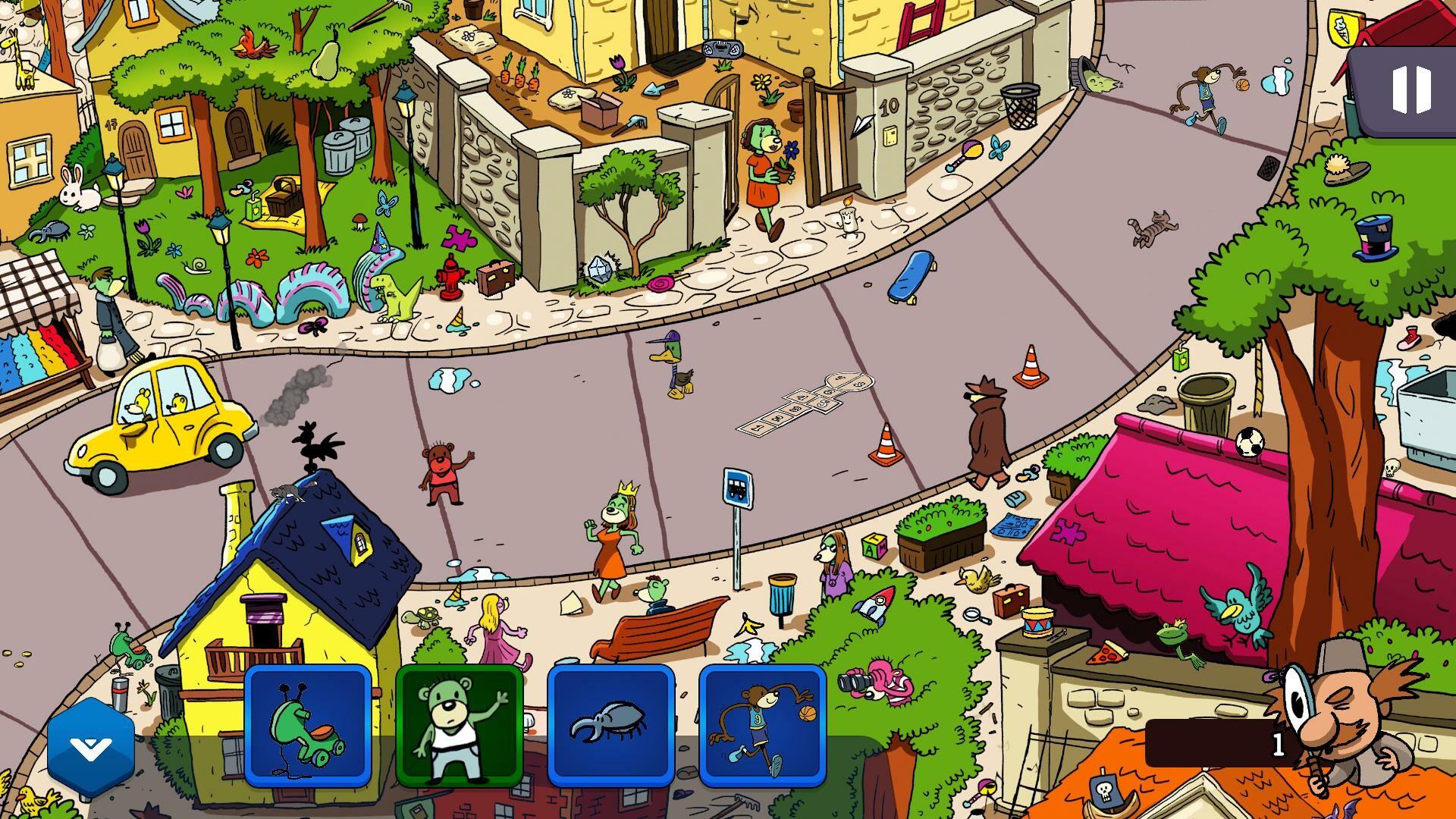Image resolution: width=1456 pixels, height=819 pixels.
Task: Click the hidden-object score counter showing 1
Action: (1278, 747)
